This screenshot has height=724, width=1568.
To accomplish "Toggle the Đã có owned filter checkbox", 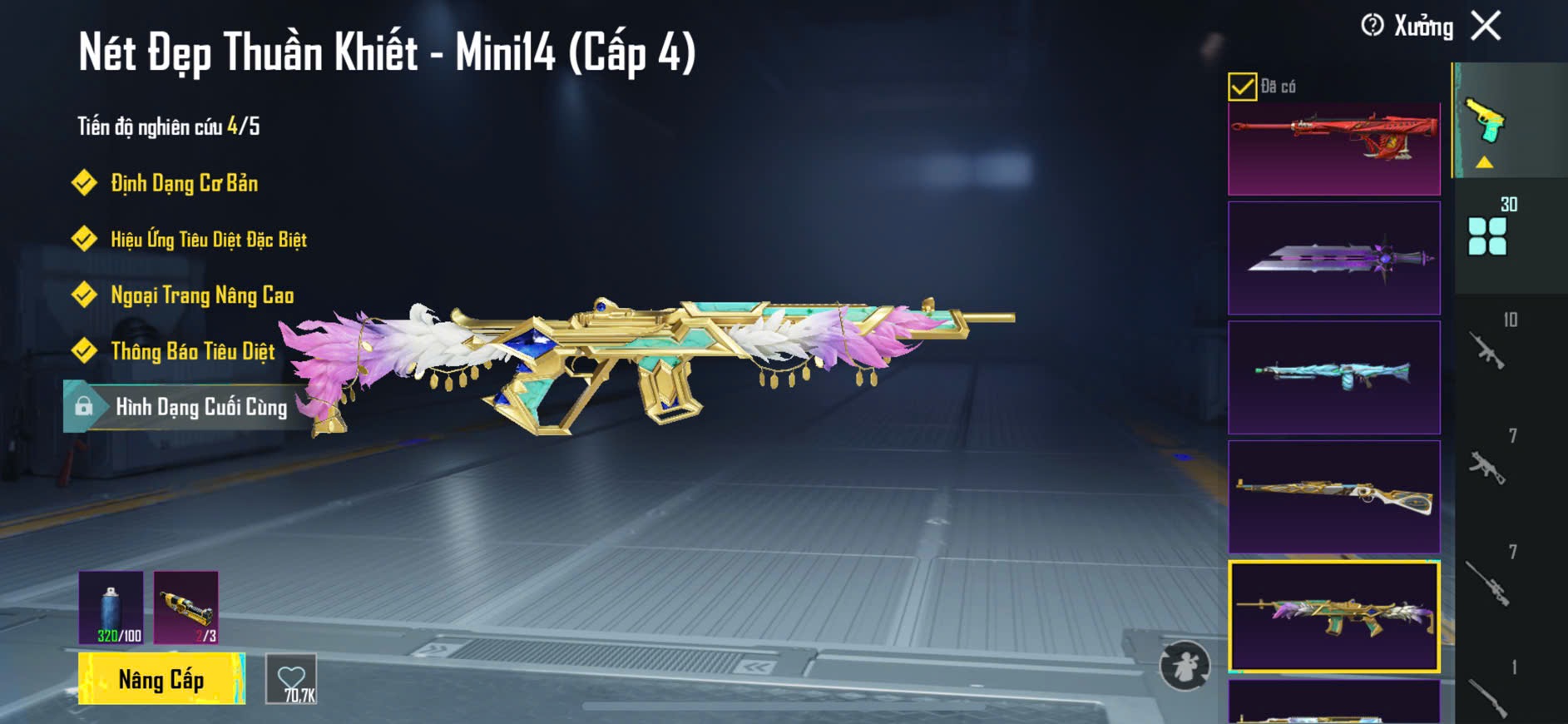I will (x=1242, y=87).
